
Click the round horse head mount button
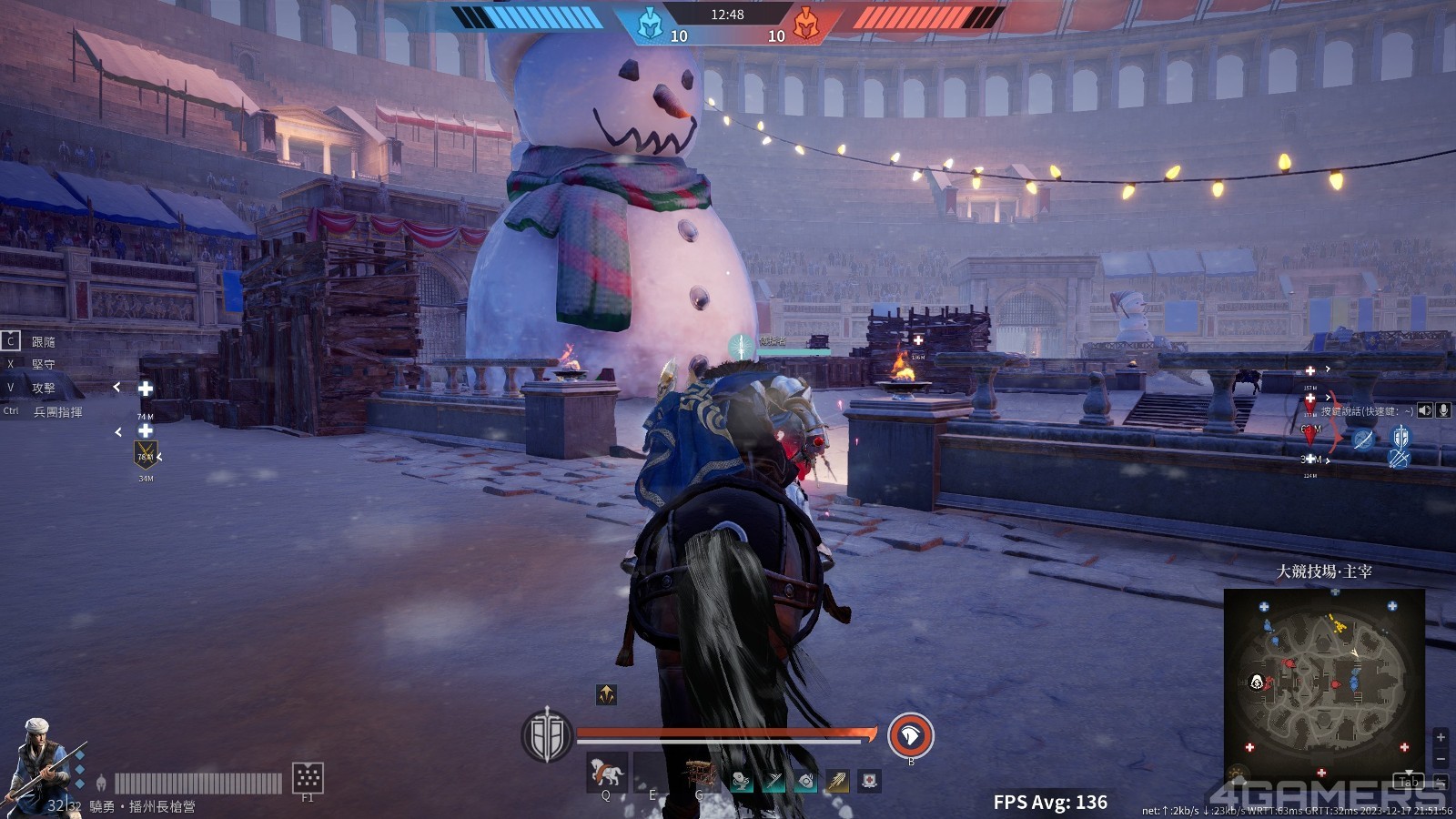click(910, 735)
